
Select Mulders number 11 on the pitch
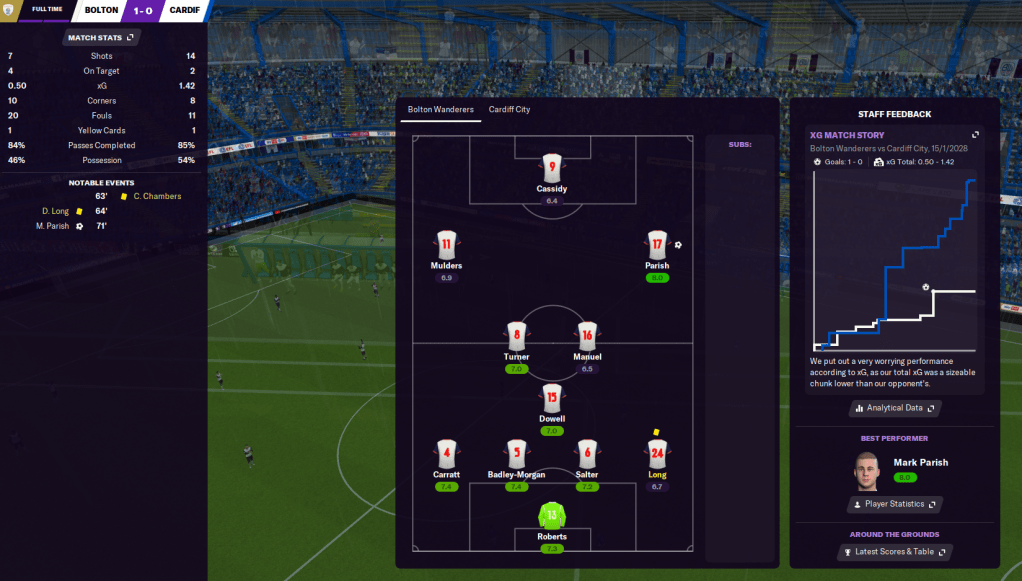446,245
